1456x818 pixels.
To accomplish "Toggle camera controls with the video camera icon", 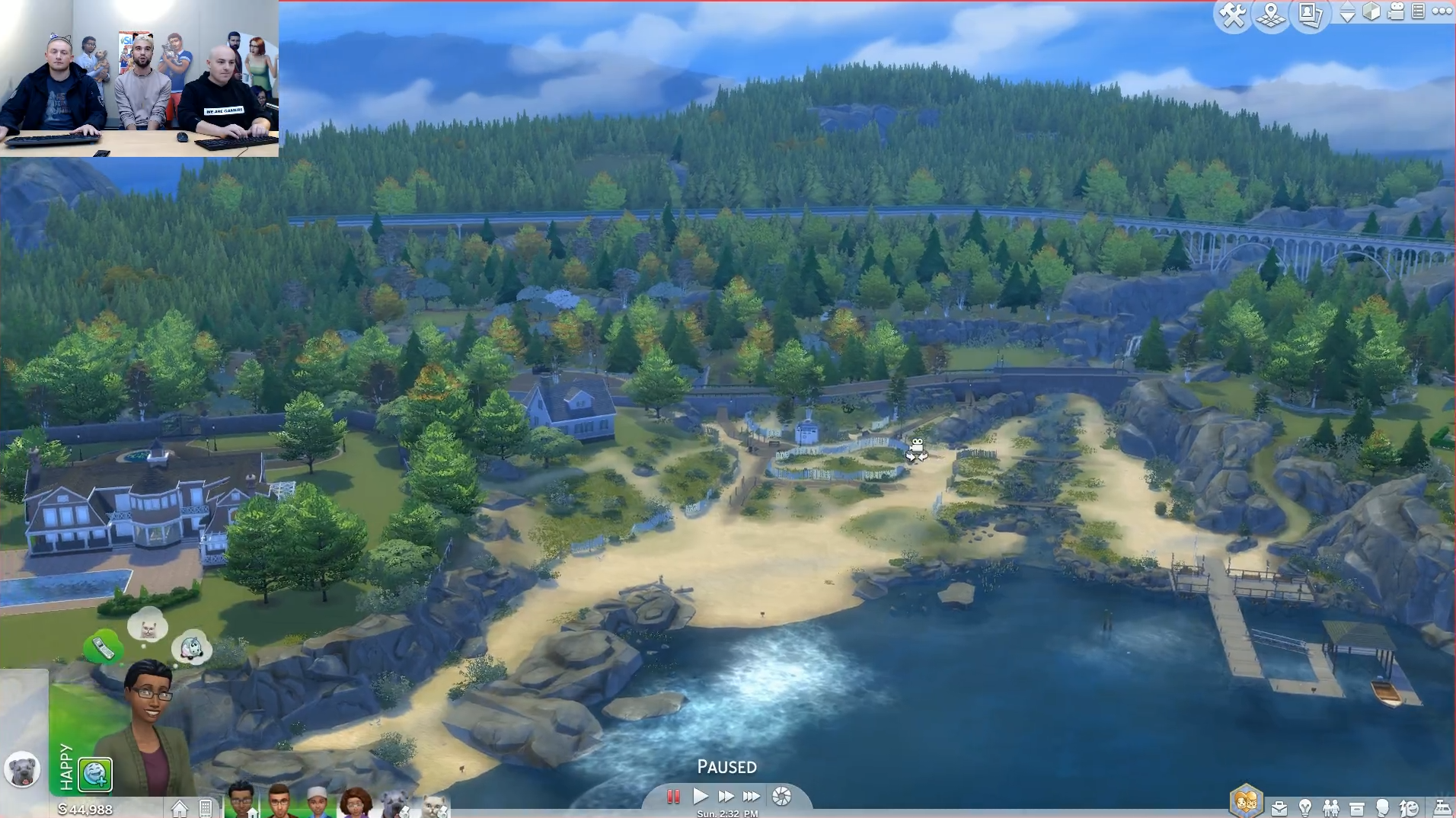I will pos(1396,11).
